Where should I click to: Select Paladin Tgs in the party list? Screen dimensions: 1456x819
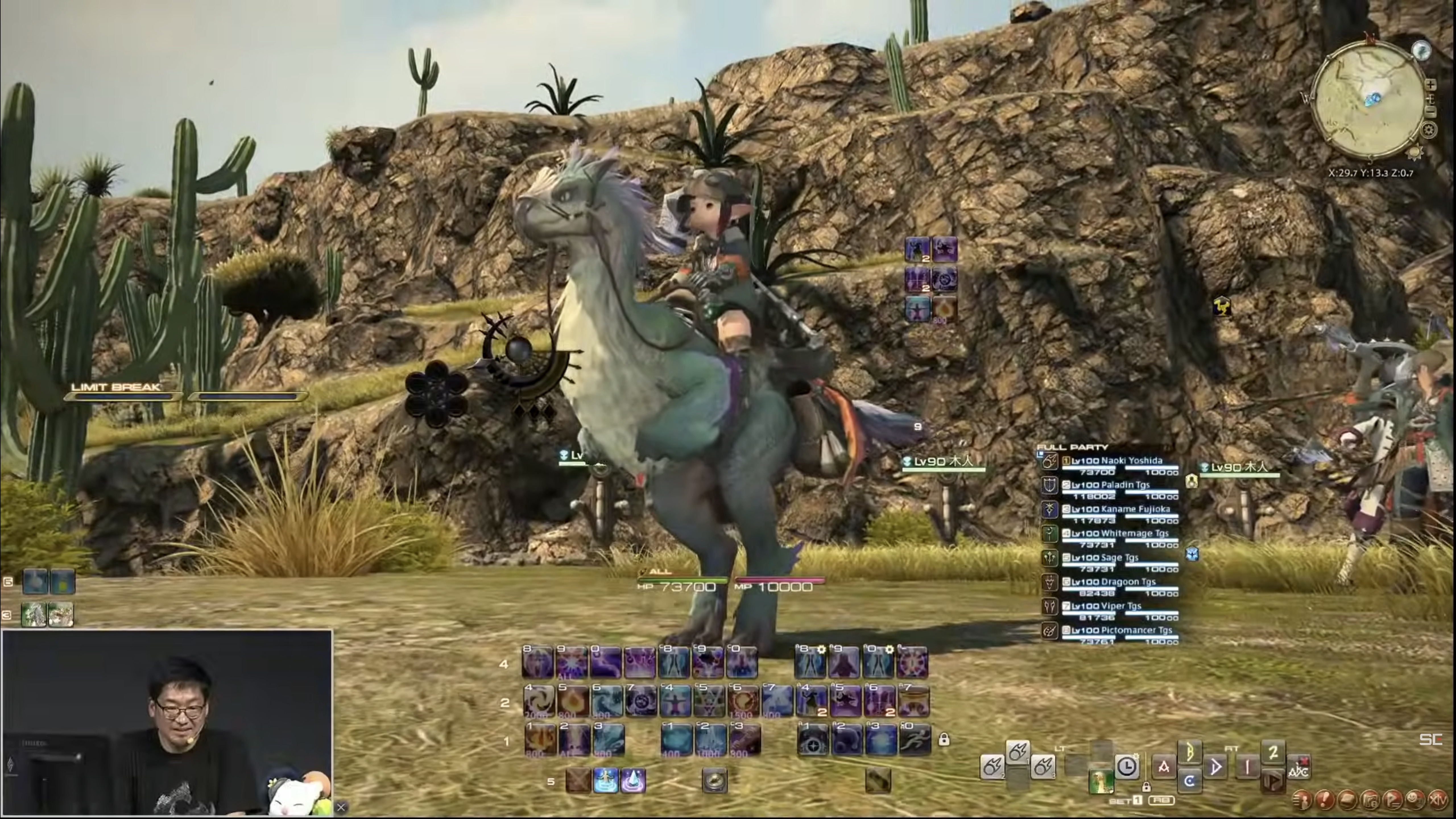(x=1111, y=485)
